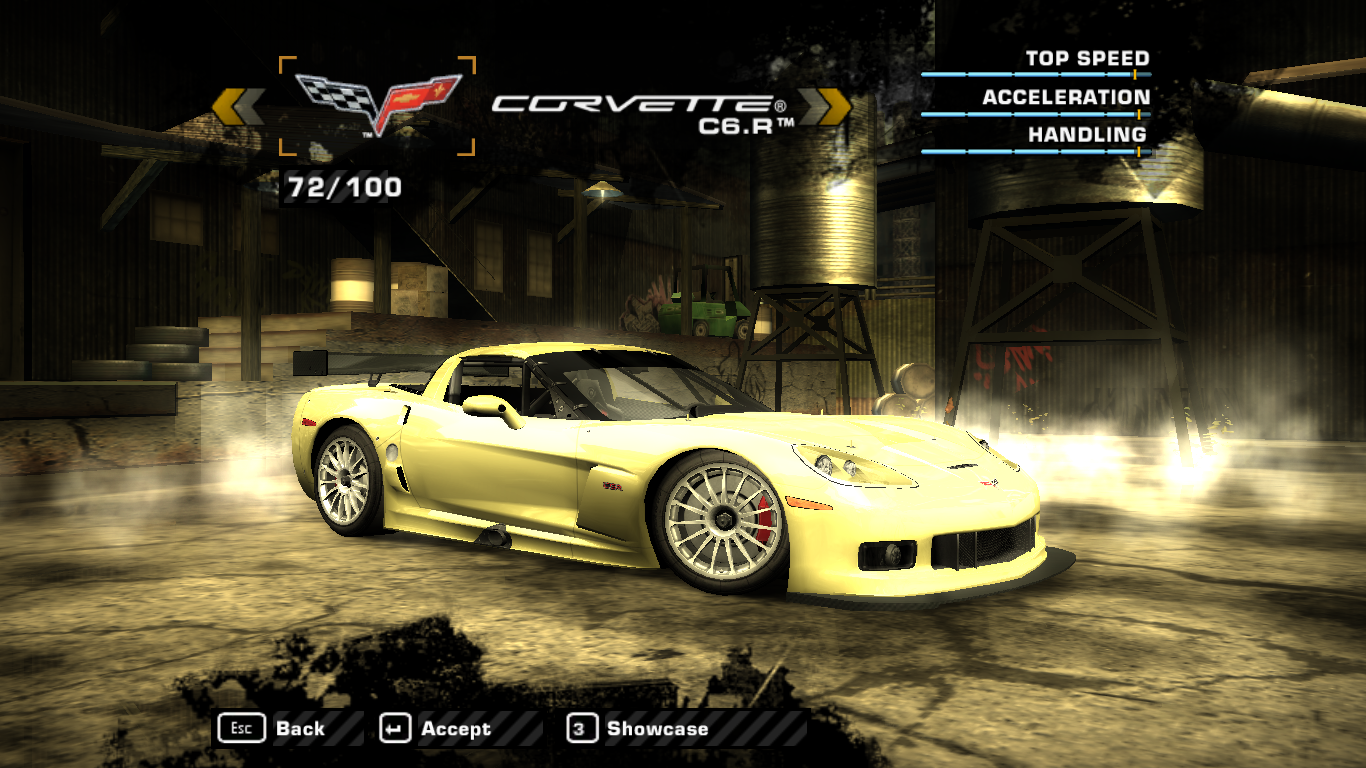
Task: Open Showcase view for the car
Action: (638, 729)
